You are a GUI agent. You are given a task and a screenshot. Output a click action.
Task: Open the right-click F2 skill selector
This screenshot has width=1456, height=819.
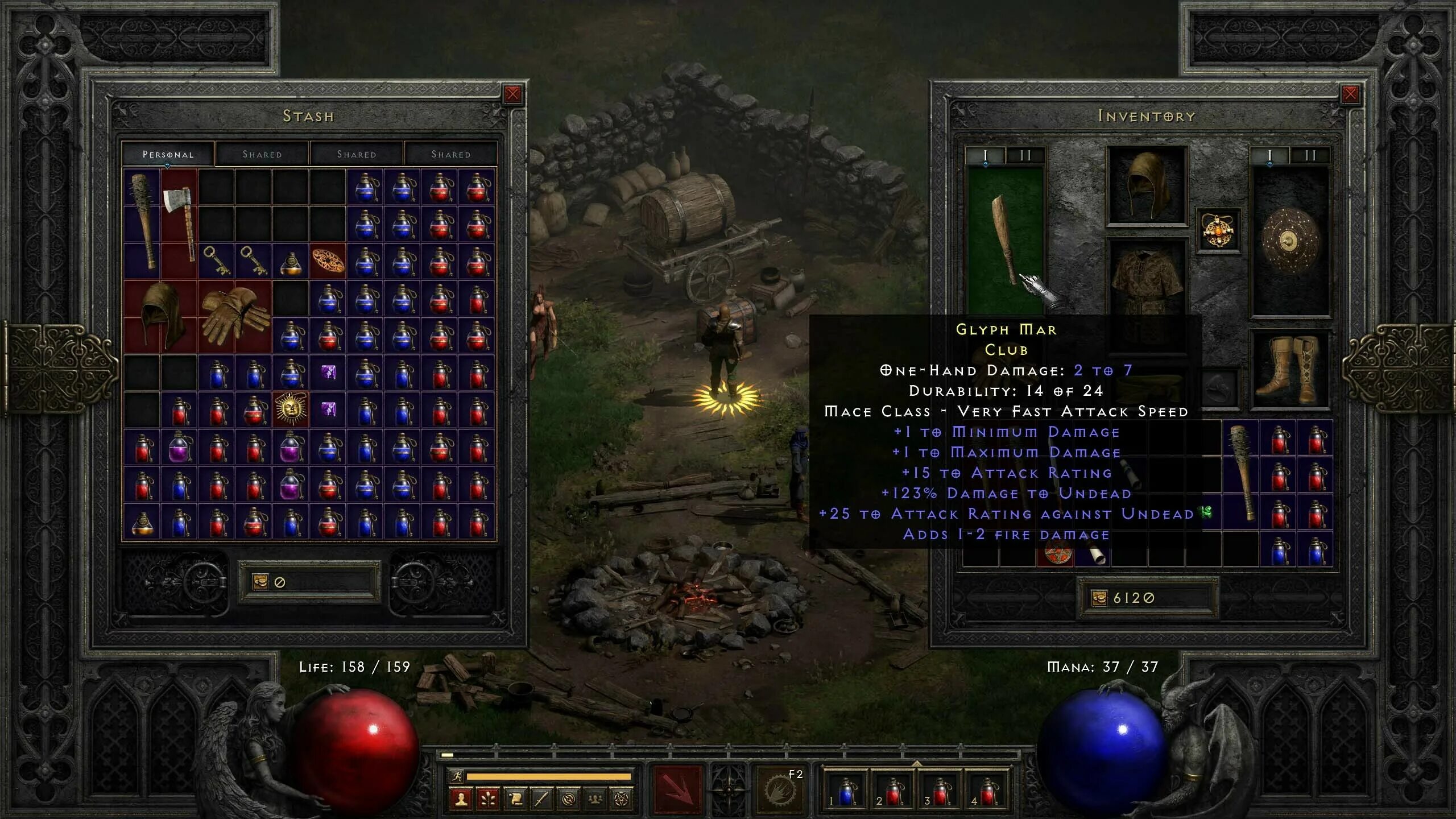(x=780, y=789)
